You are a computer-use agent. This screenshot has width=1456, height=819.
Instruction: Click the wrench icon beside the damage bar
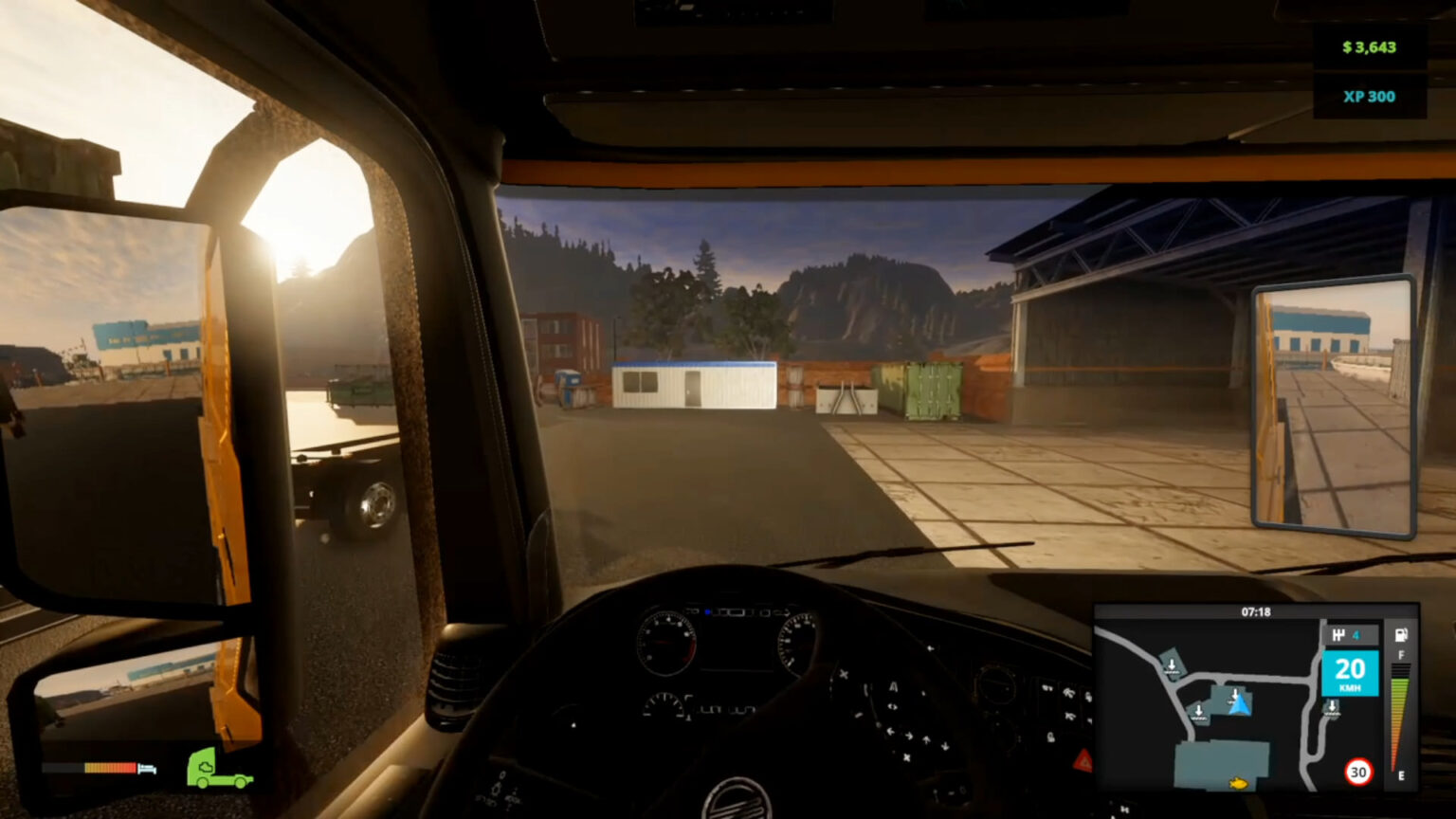(x=147, y=769)
